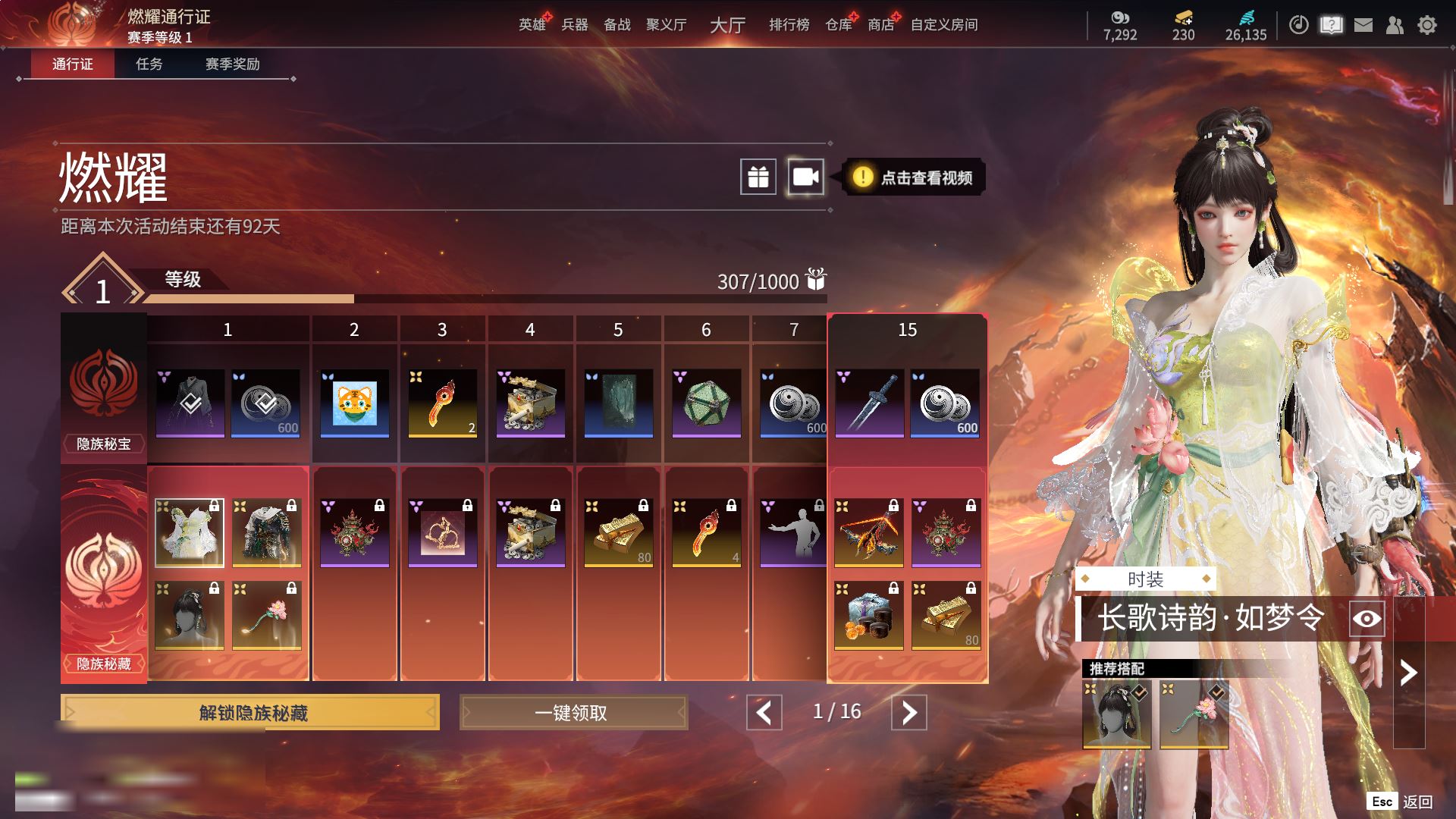Screen dimensions: 1456x819
Task: Select the 通行证 tab
Action: (x=73, y=64)
